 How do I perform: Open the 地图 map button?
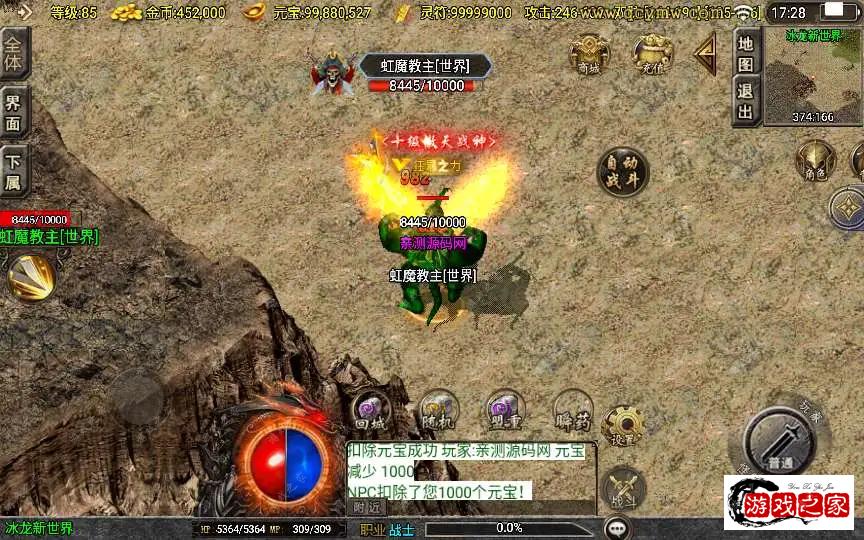coord(745,53)
